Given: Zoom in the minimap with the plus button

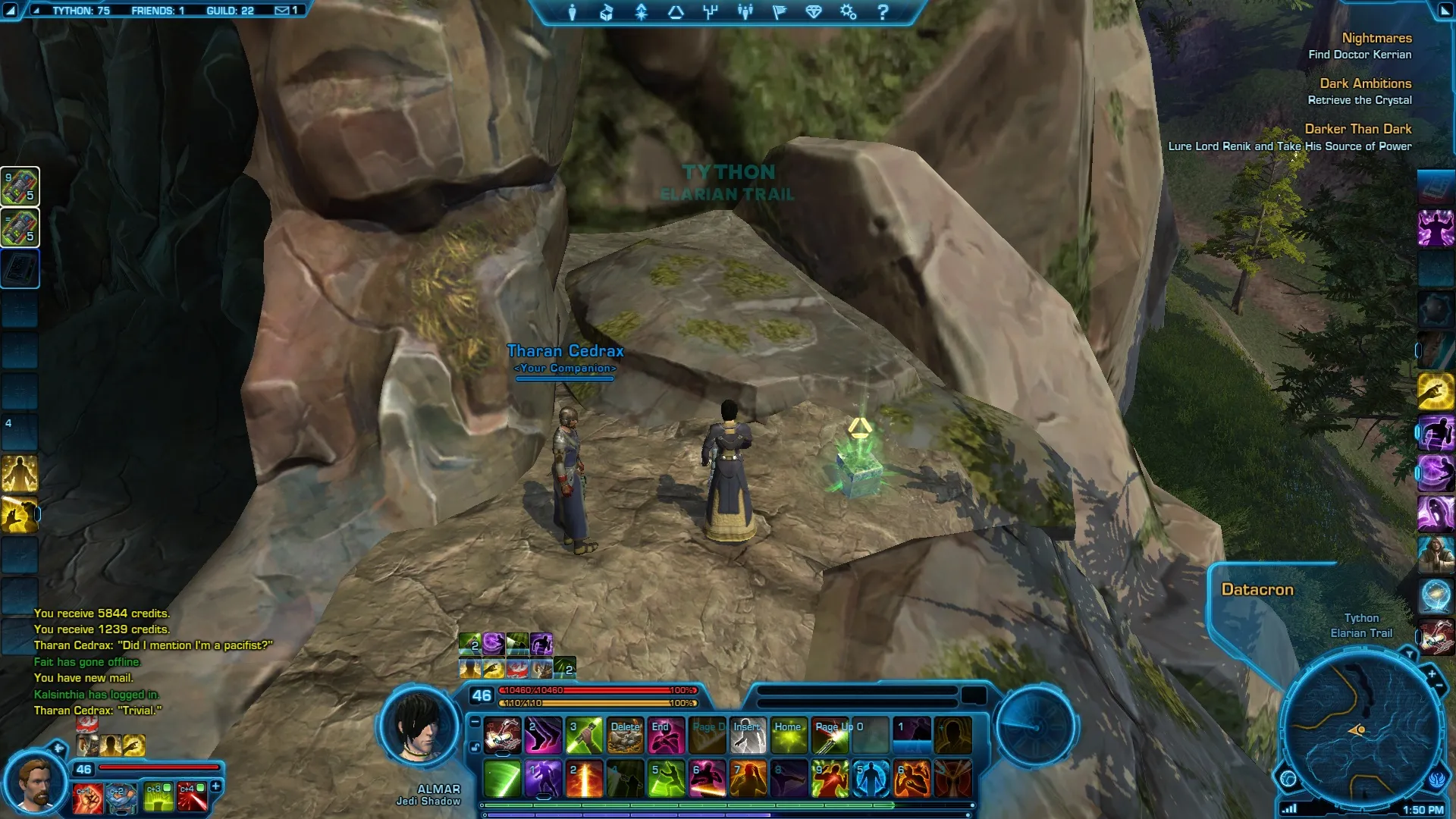Looking at the screenshot, I should pos(1432,673).
